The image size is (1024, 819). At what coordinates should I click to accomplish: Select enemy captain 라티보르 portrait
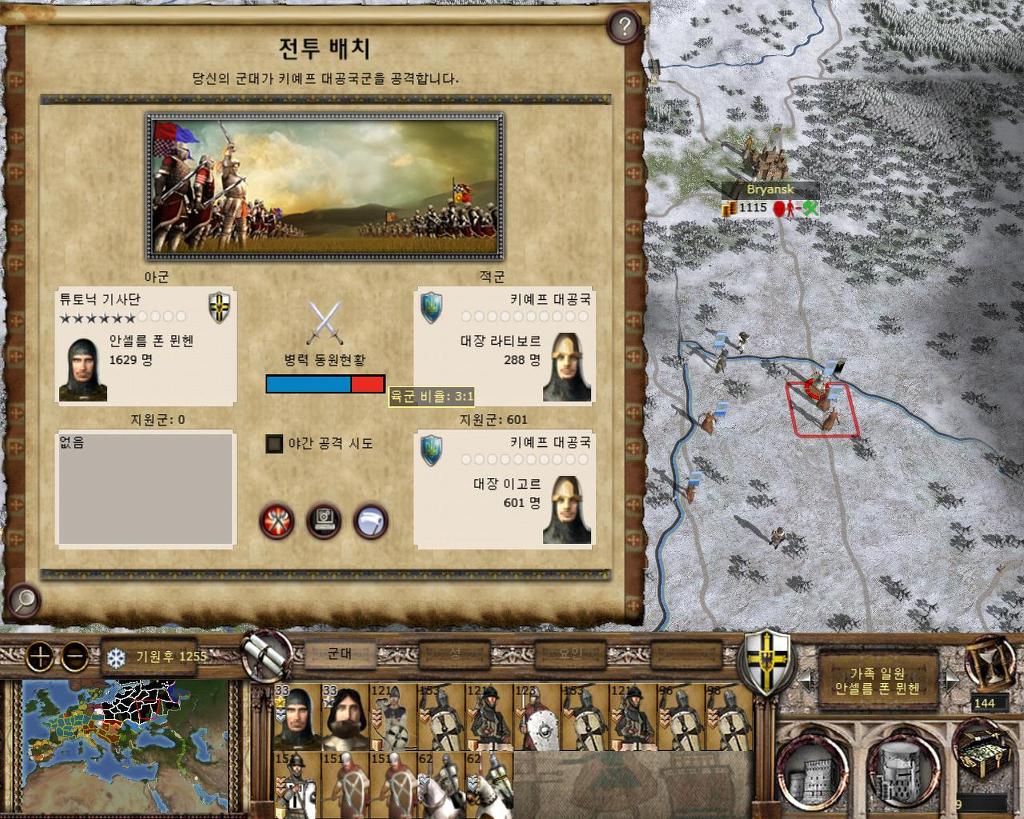tap(567, 367)
